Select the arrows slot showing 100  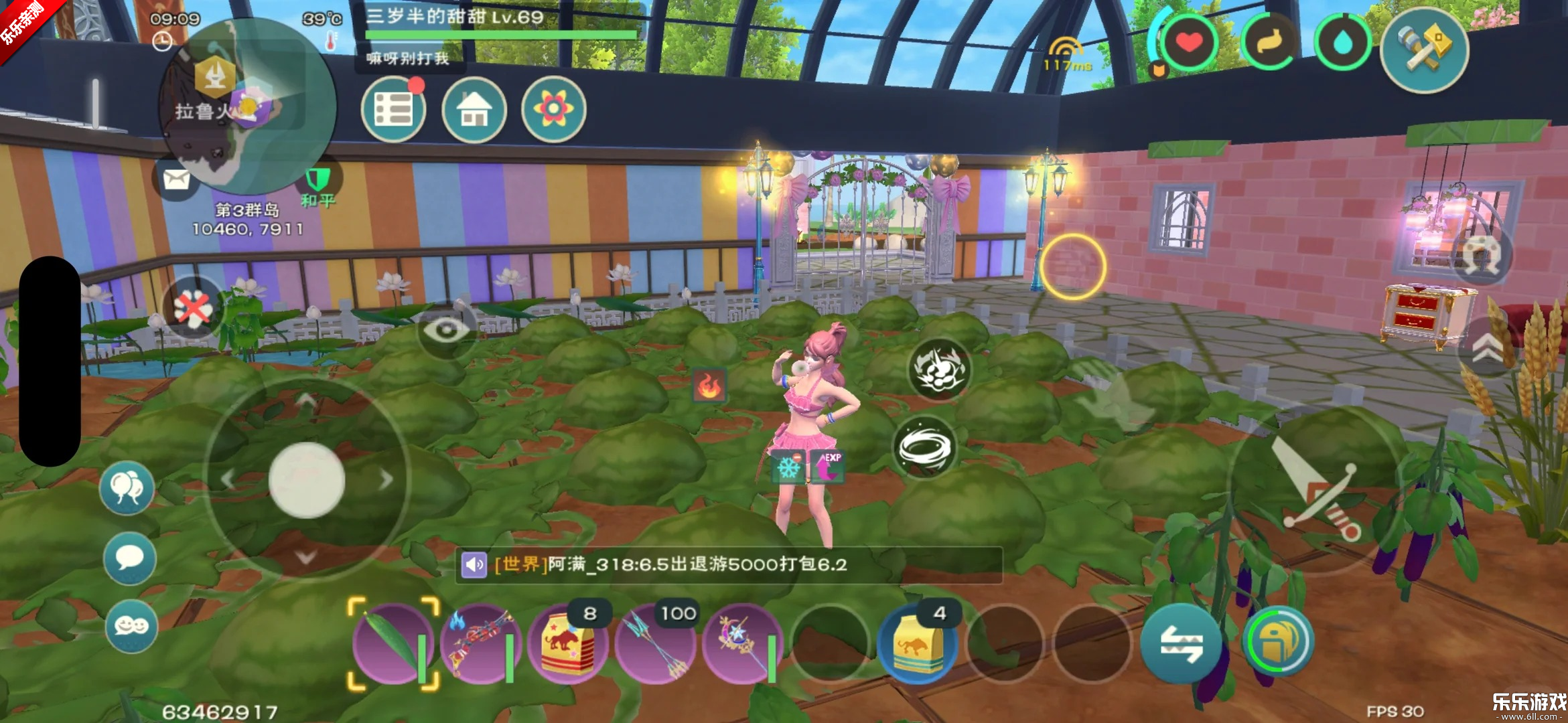click(655, 644)
